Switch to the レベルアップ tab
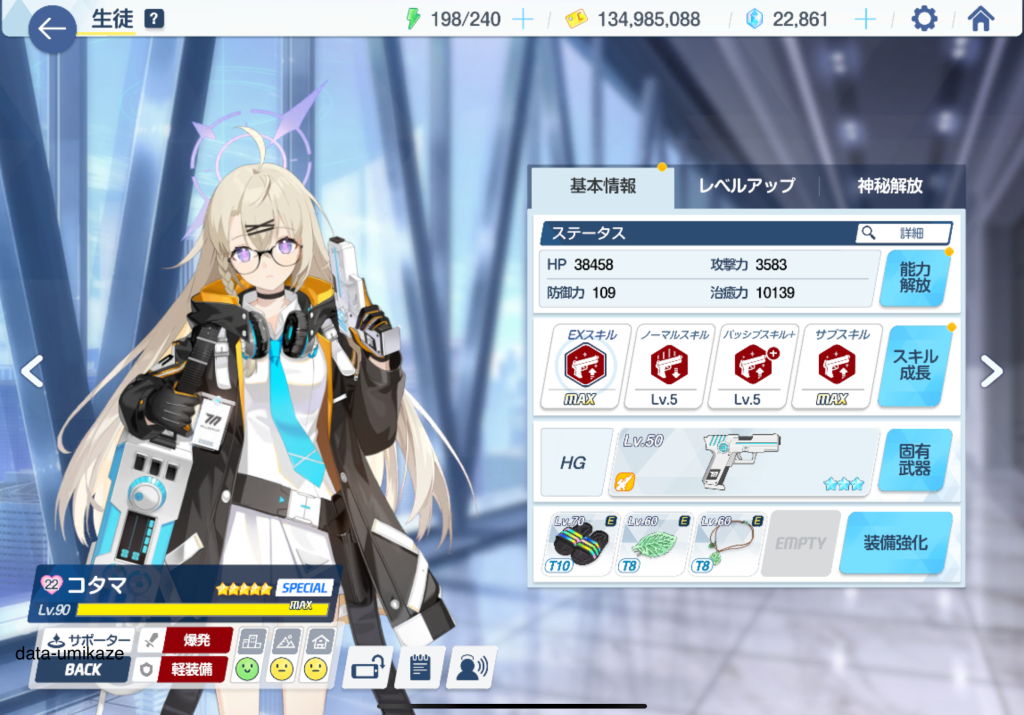This screenshot has width=1024, height=715. (746, 186)
